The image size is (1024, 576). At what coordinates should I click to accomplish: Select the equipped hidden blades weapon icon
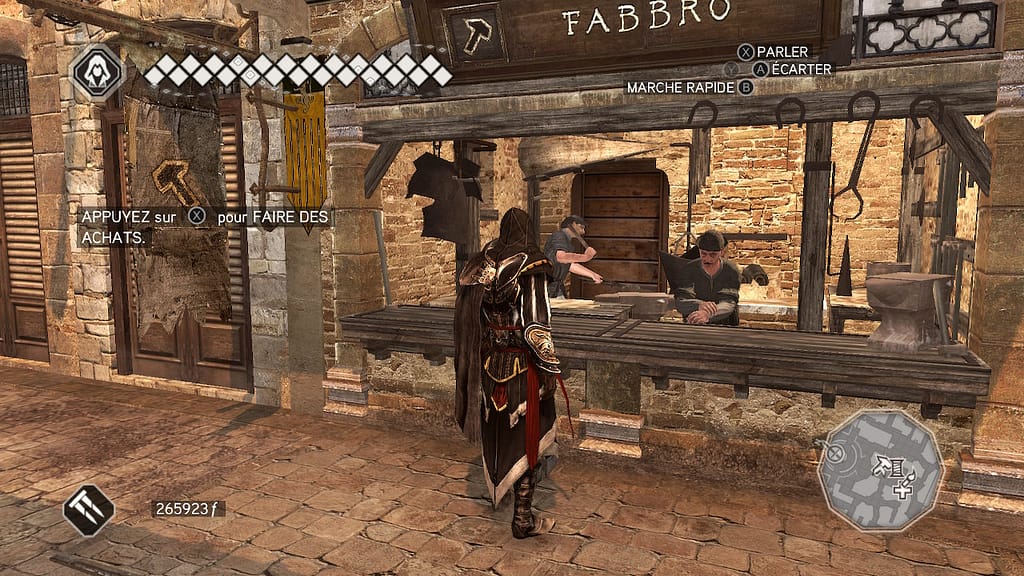89,509
